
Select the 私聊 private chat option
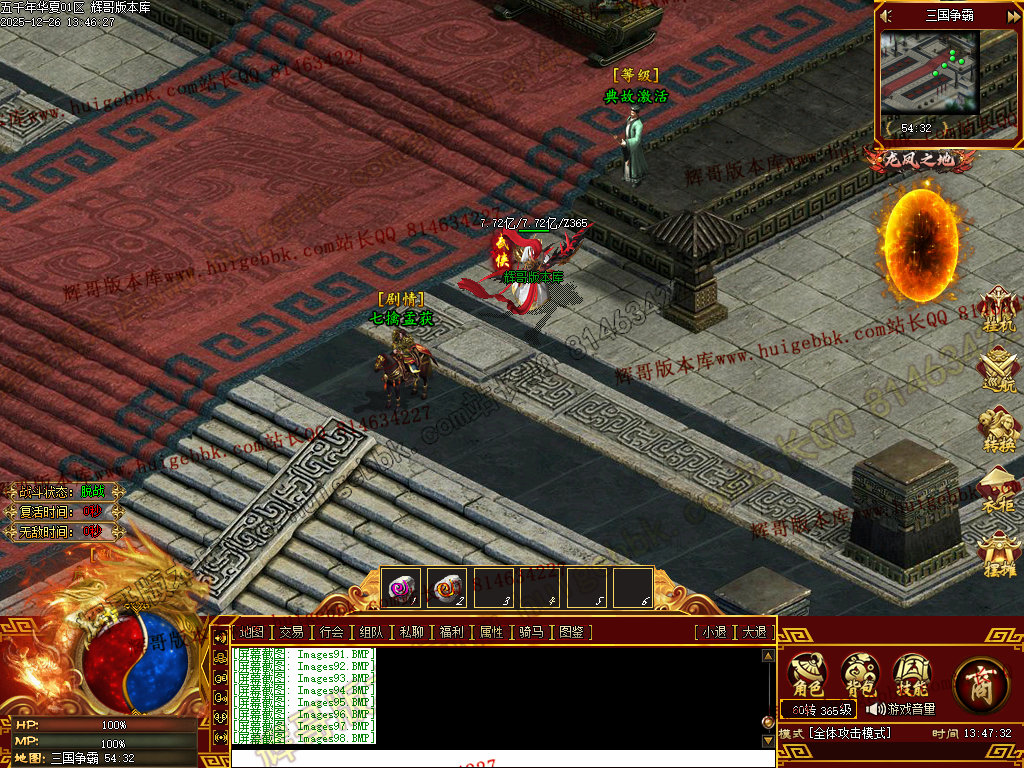tap(411, 632)
